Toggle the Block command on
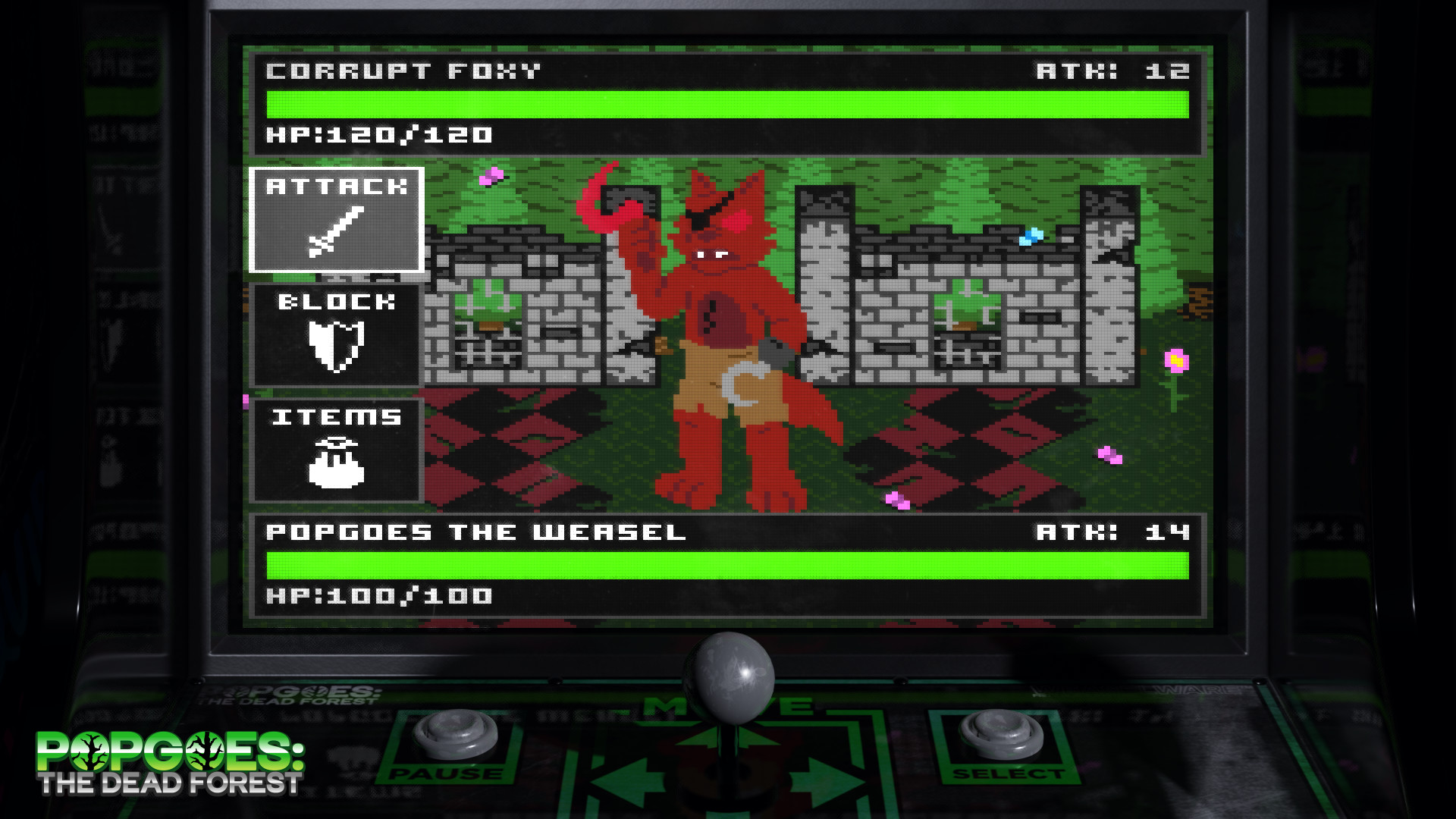Image resolution: width=1456 pixels, height=819 pixels. click(x=337, y=336)
